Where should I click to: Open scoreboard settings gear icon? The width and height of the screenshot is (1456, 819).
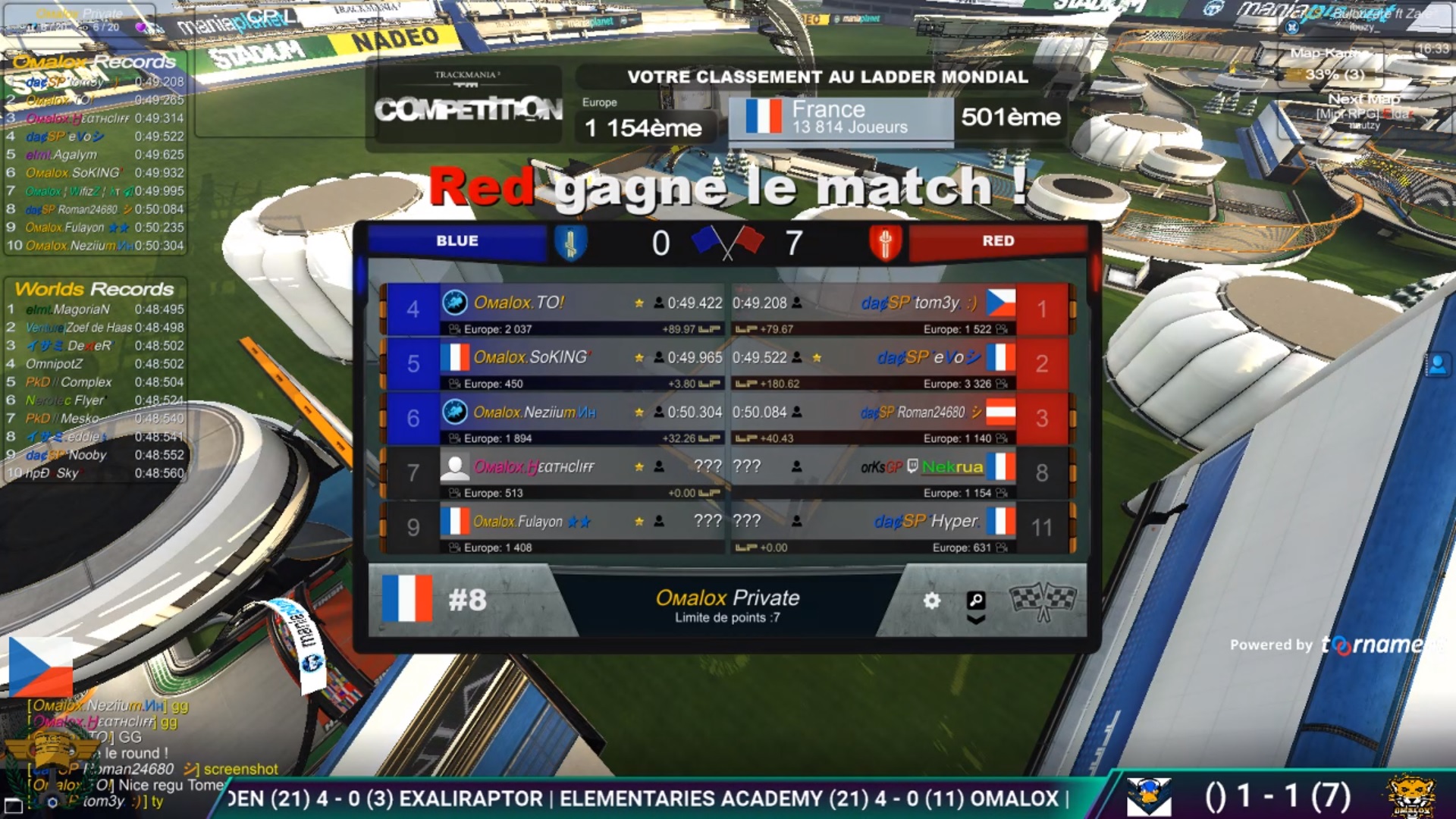click(x=931, y=601)
